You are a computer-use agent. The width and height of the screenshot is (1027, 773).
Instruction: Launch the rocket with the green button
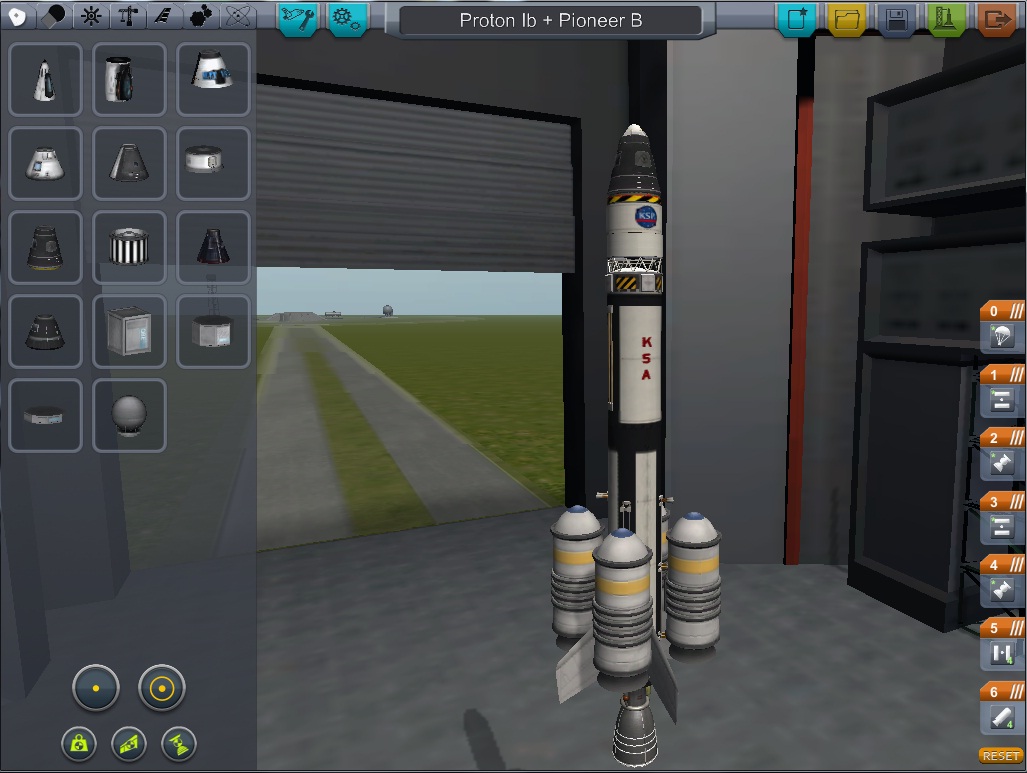[x=945, y=19]
